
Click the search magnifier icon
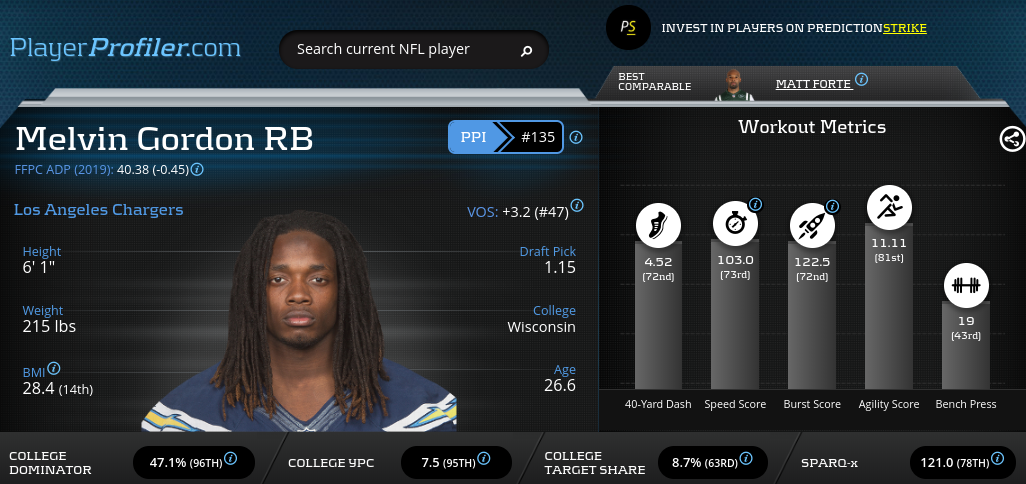click(x=527, y=50)
